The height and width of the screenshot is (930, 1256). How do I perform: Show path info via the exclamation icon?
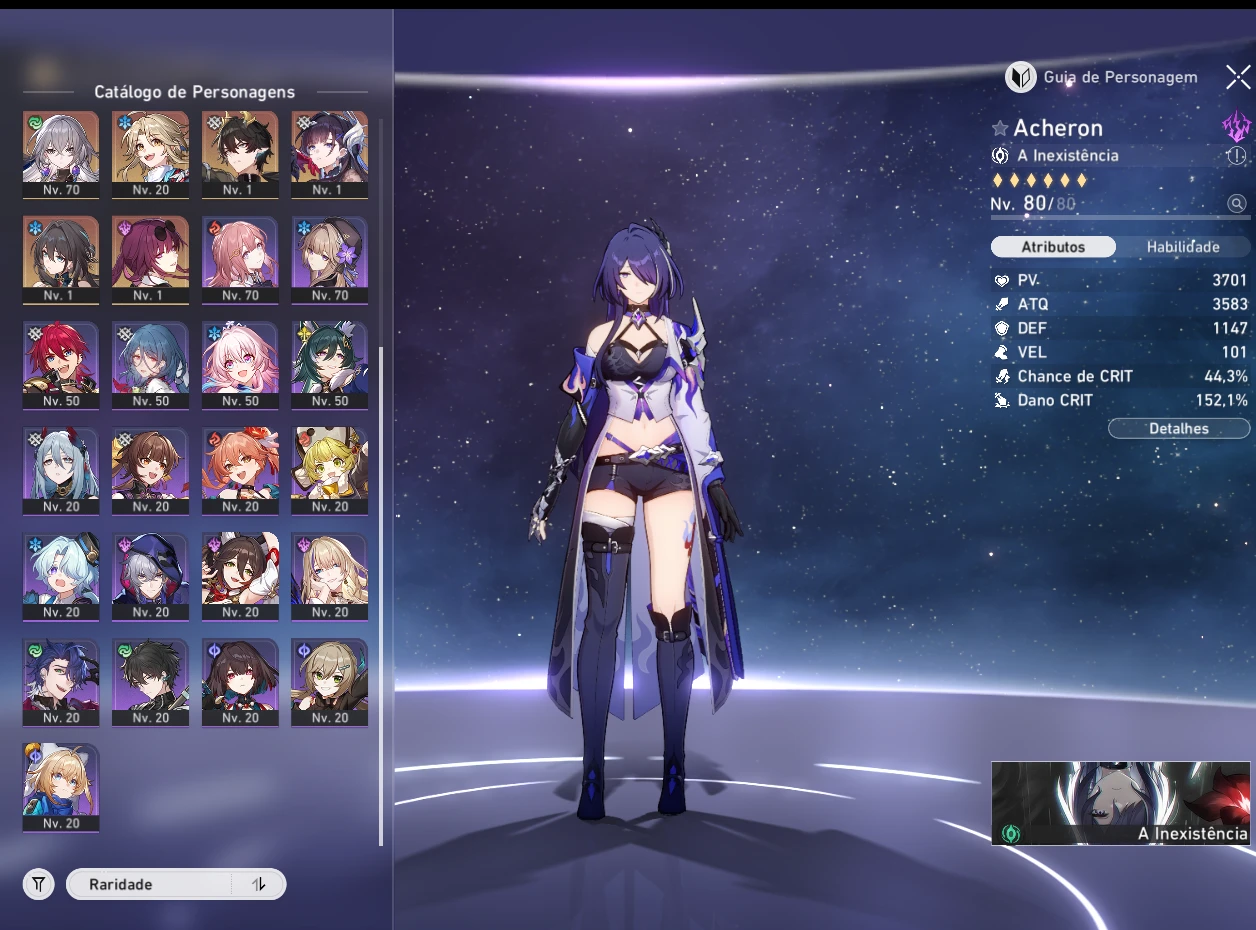click(1237, 156)
